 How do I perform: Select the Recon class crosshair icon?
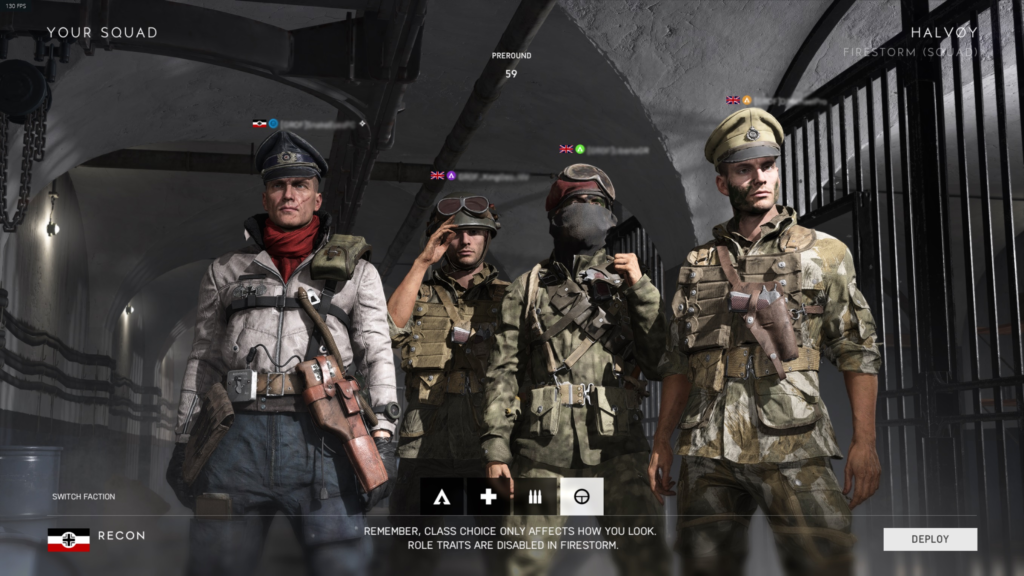coord(581,496)
